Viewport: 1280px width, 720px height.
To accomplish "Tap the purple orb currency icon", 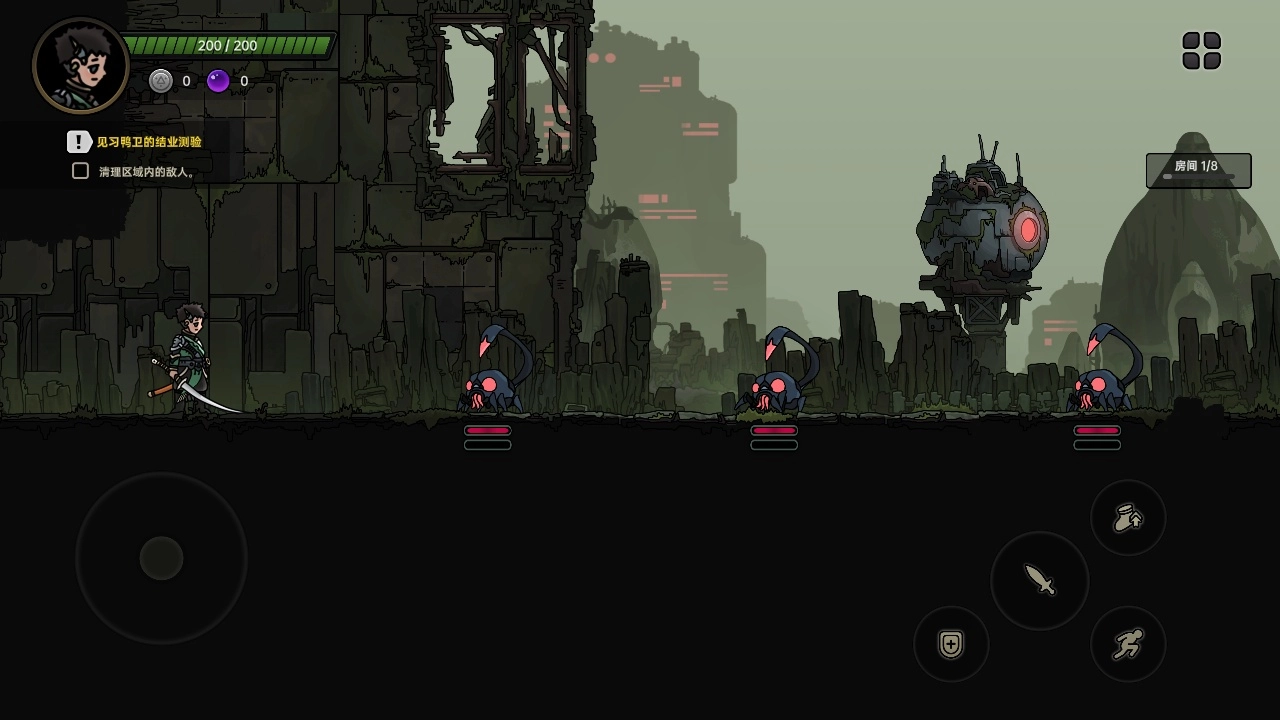I will coord(218,81).
